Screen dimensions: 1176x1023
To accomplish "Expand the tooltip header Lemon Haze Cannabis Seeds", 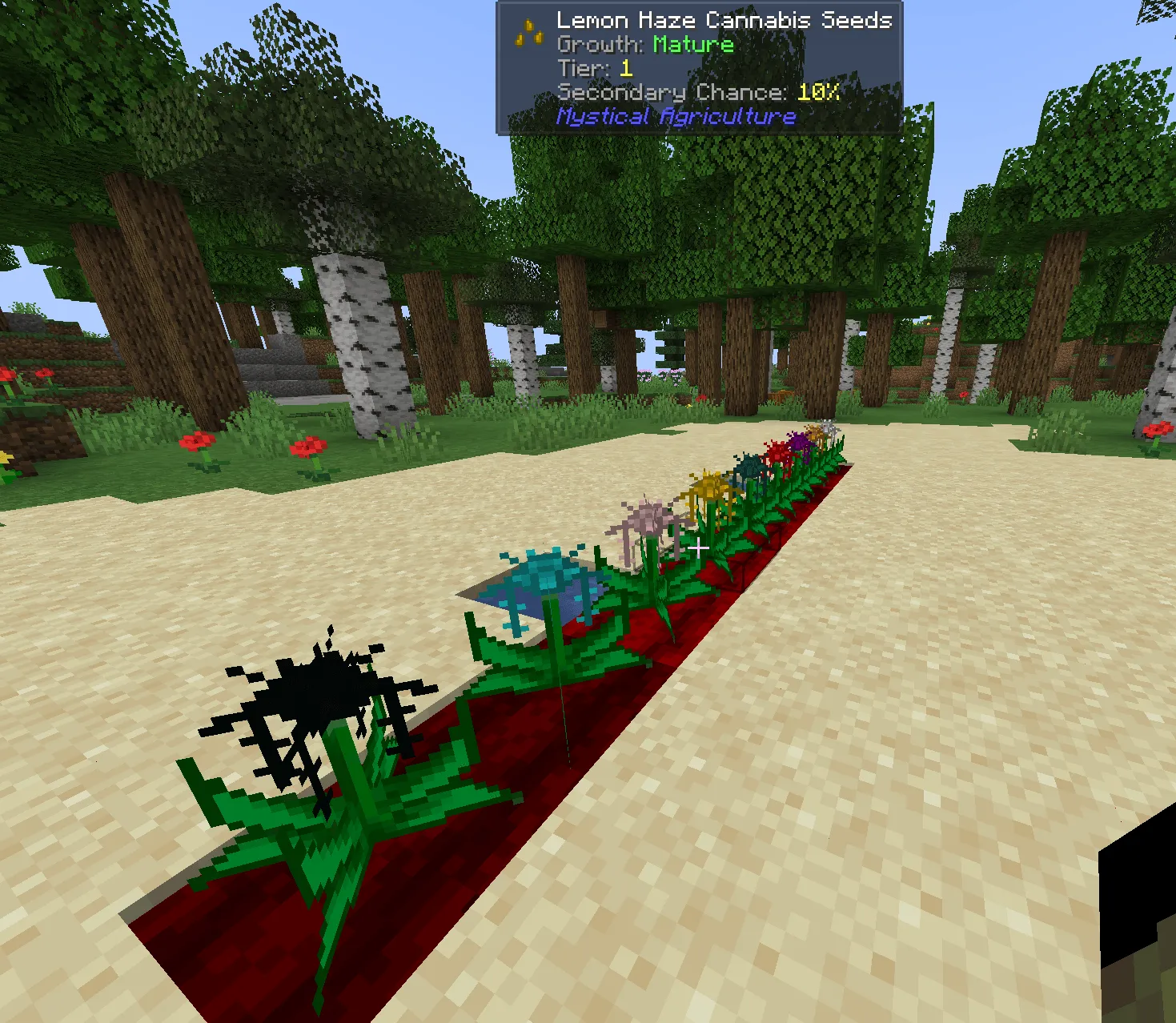I will coord(723,20).
